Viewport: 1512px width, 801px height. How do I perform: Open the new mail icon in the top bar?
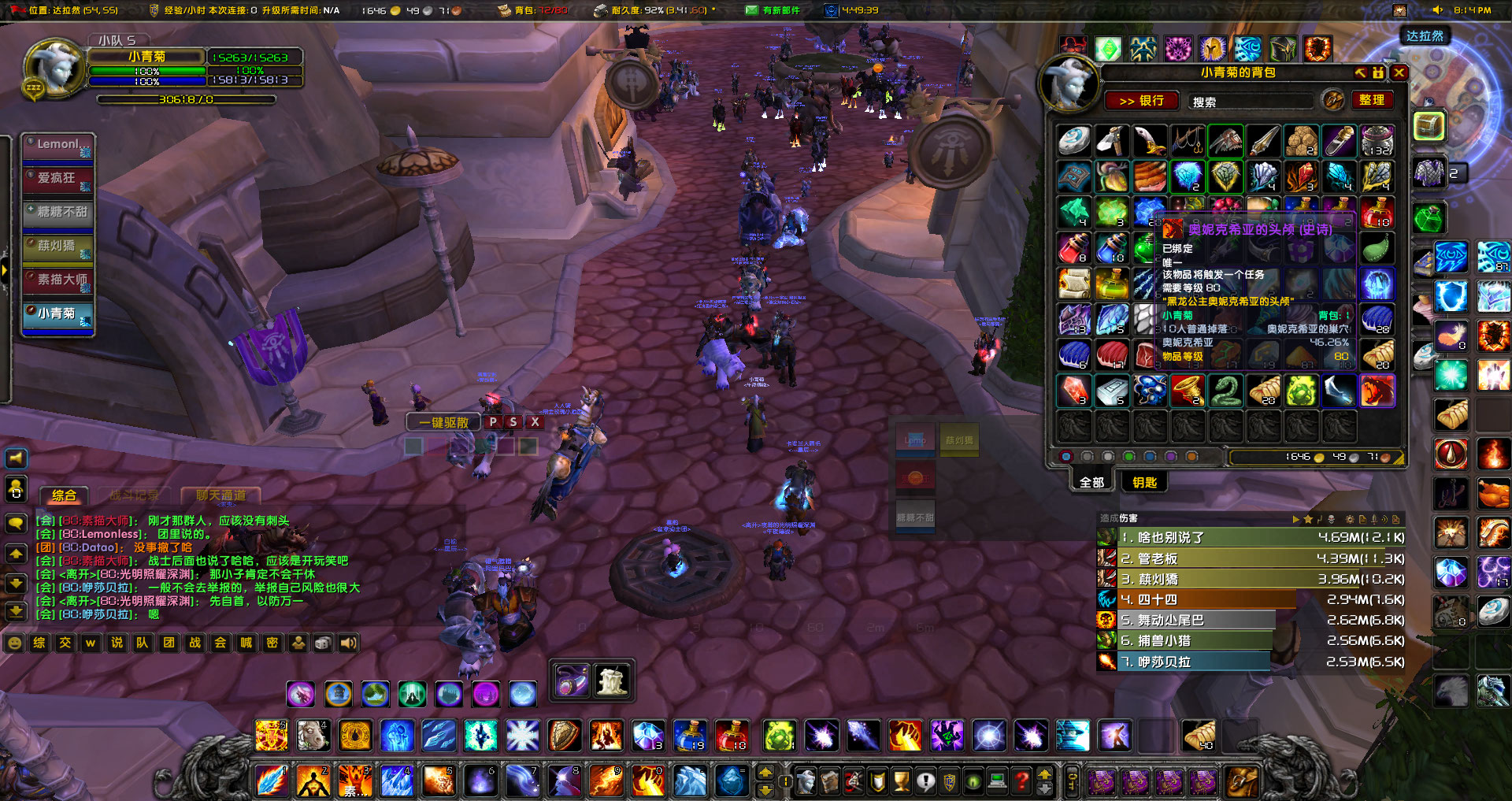pos(752,10)
